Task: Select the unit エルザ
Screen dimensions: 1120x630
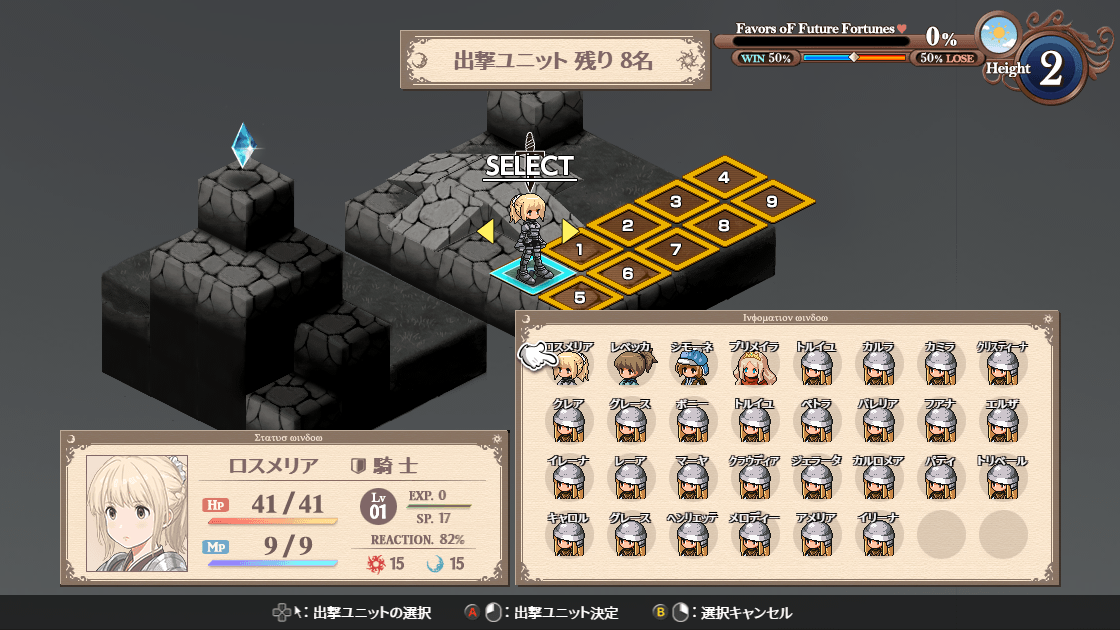Action: [x=1002, y=423]
